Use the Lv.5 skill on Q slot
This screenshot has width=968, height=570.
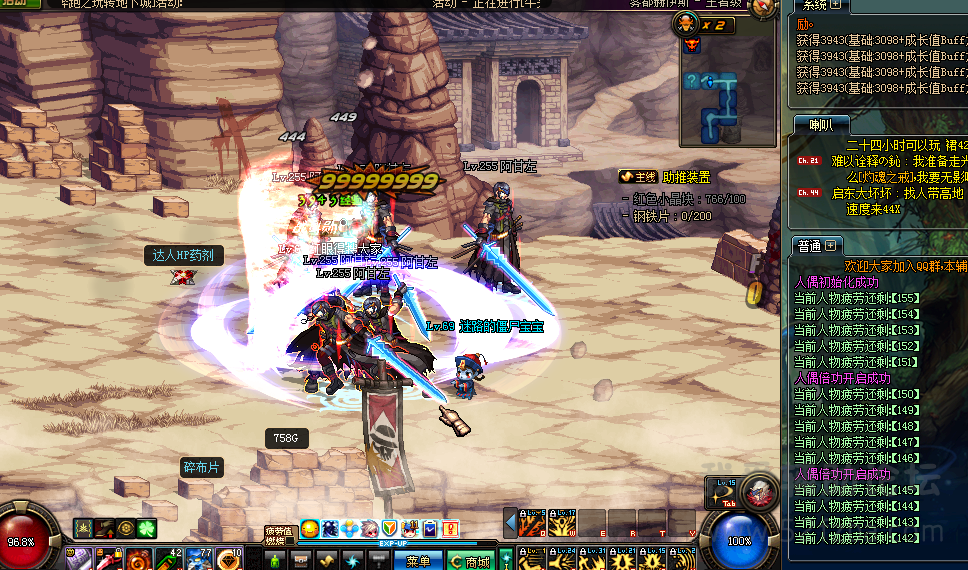point(533,522)
